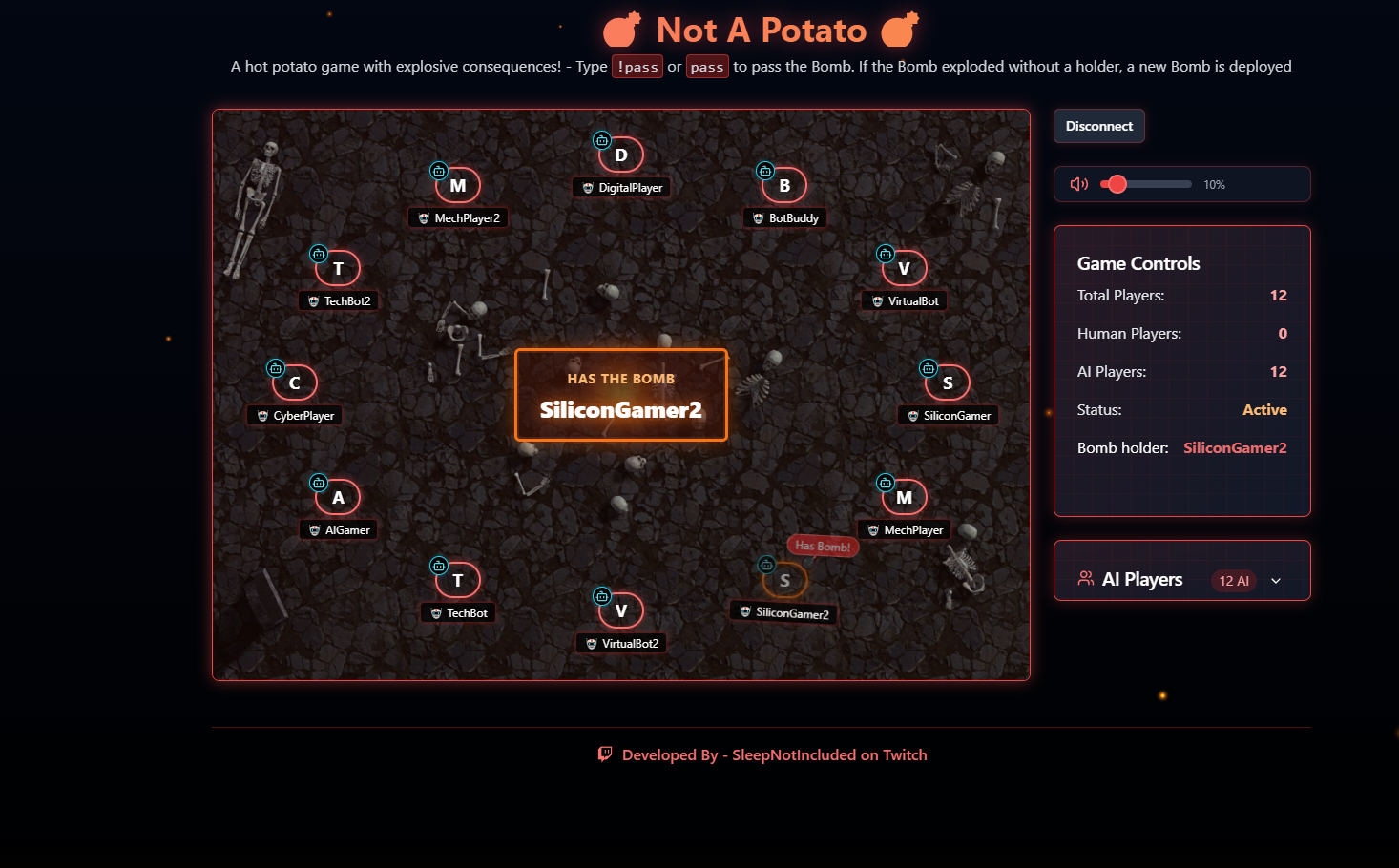Click the !pass command badge
Screen dimensions: 1399x868
pyautogui.click(x=637, y=66)
